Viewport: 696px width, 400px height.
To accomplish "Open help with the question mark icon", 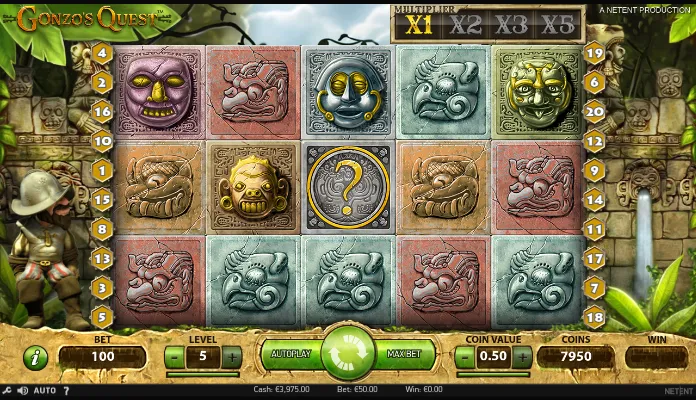I will click(x=67, y=390).
